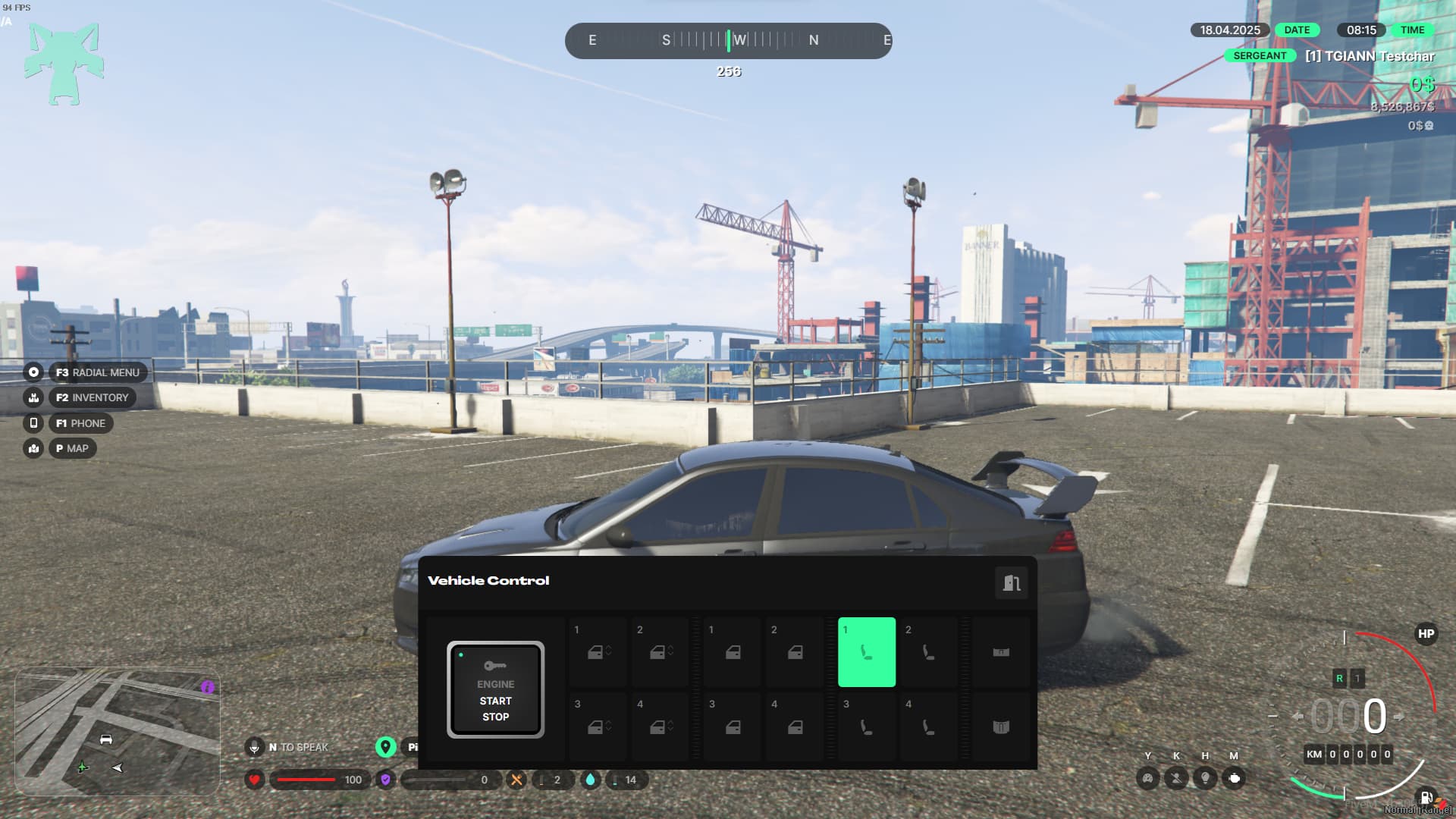
Task: Switch to seat number 2
Action: (x=928, y=652)
